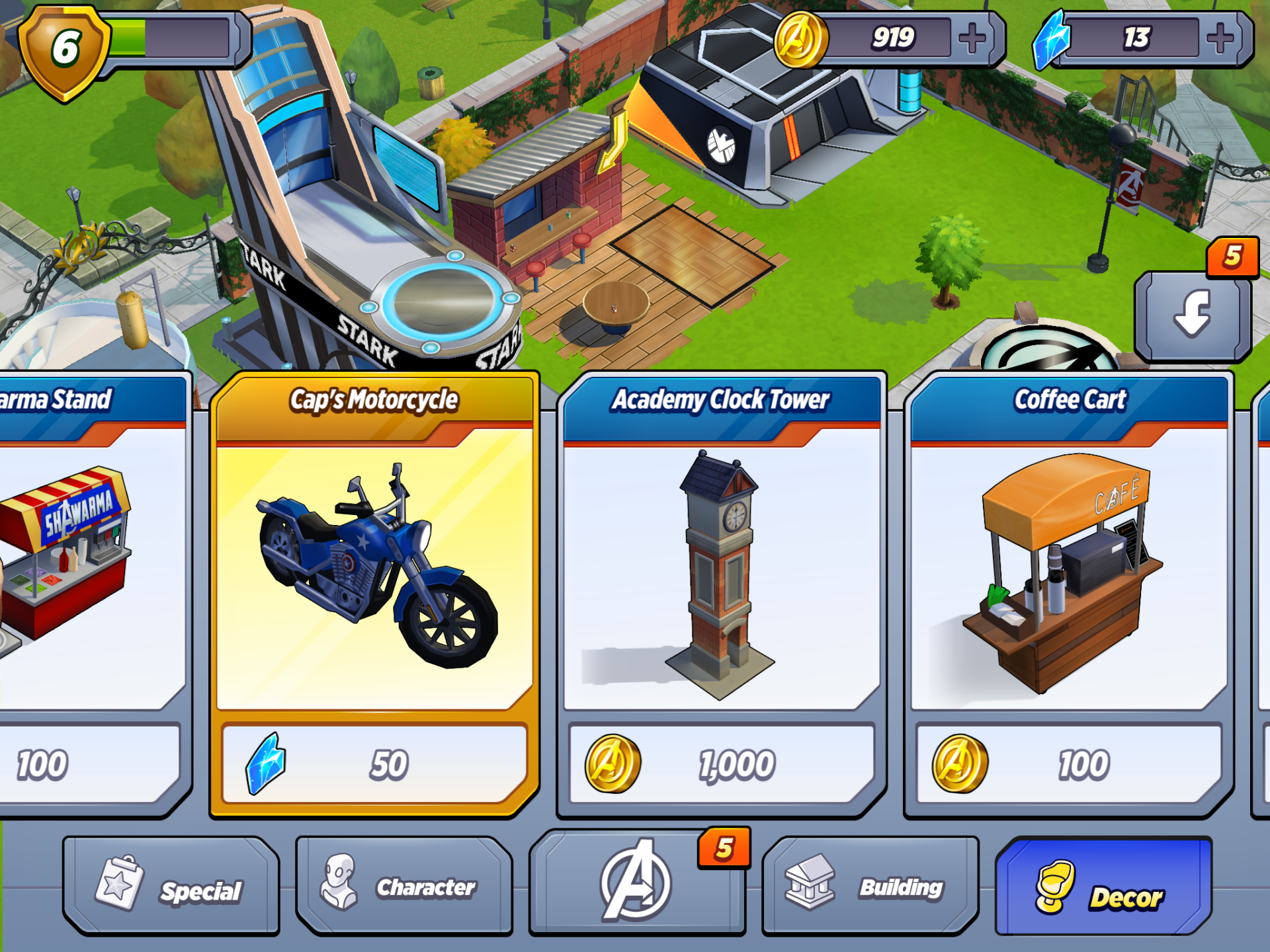Viewport: 1270px width, 952px height.
Task: Select the Decor tab
Action: click(1103, 887)
